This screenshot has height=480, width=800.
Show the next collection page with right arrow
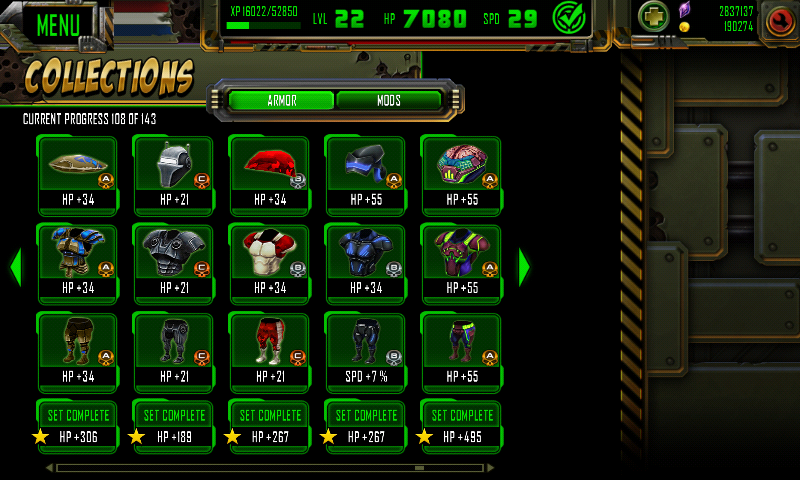pos(524,267)
